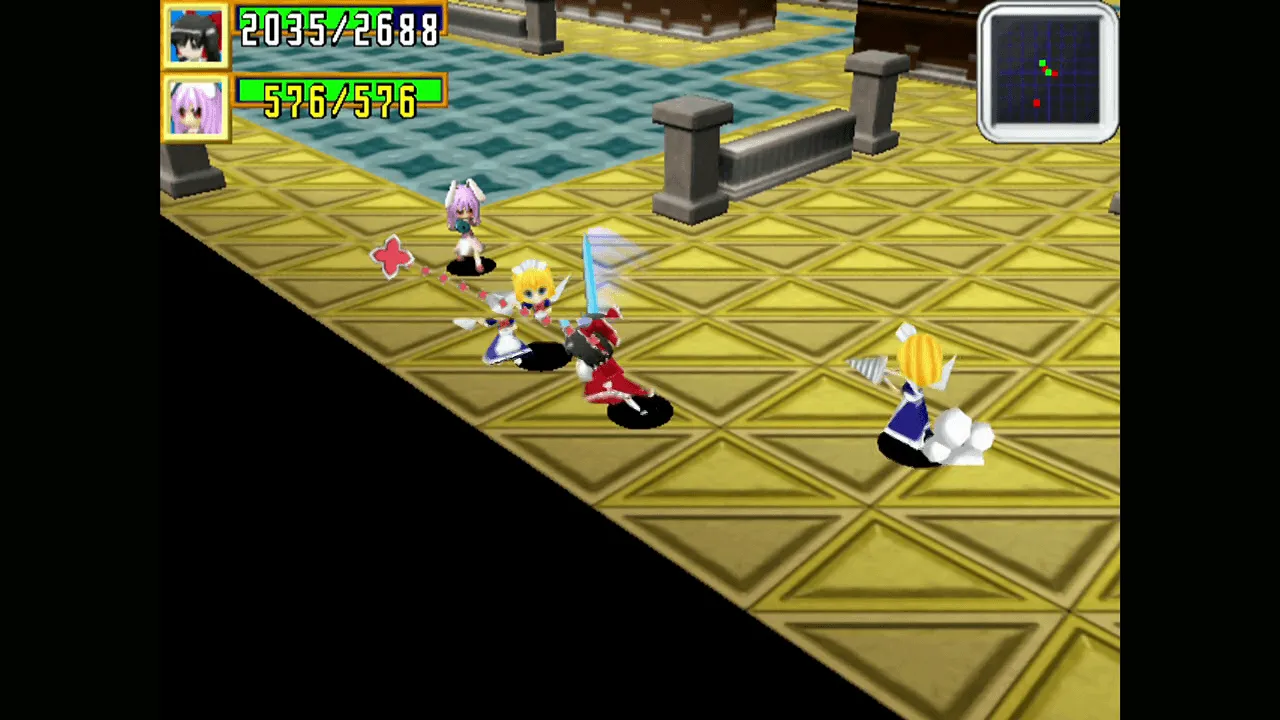1280x720 pixels.
Task: Click the second green ally dot on the radar
Action: click(x=1049, y=73)
